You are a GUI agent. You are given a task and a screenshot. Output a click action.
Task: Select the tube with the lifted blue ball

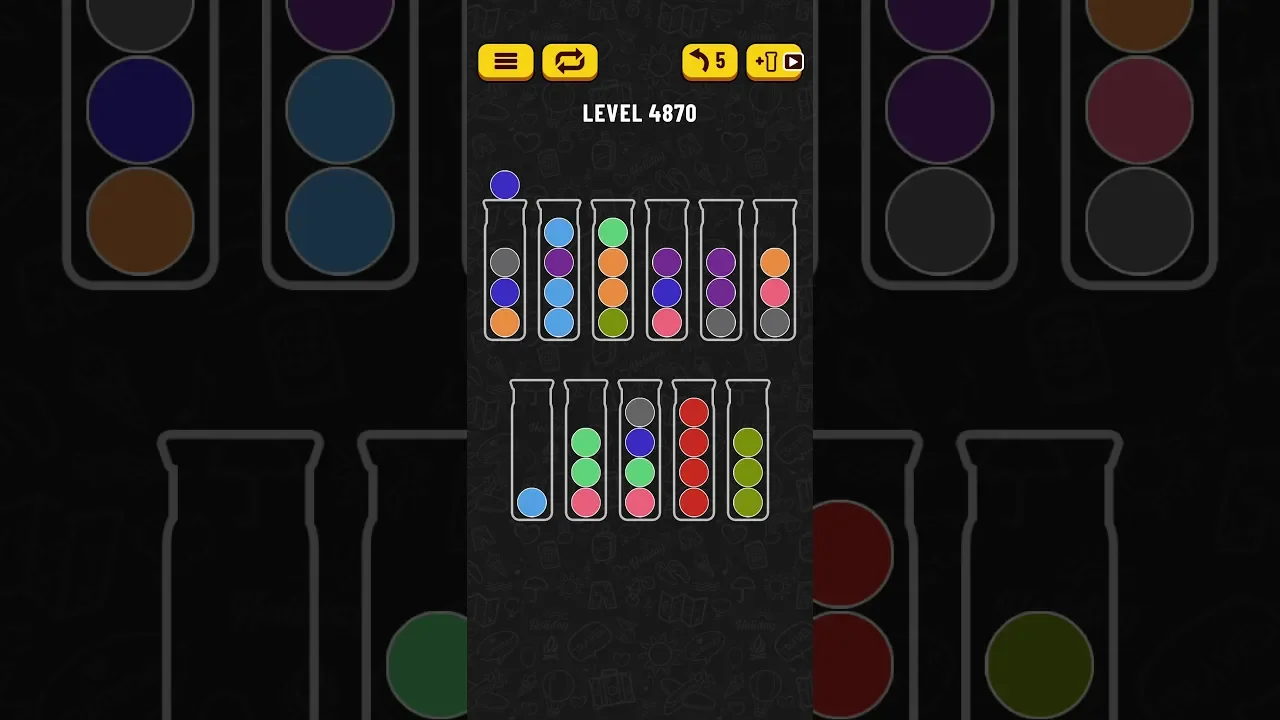point(505,272)
